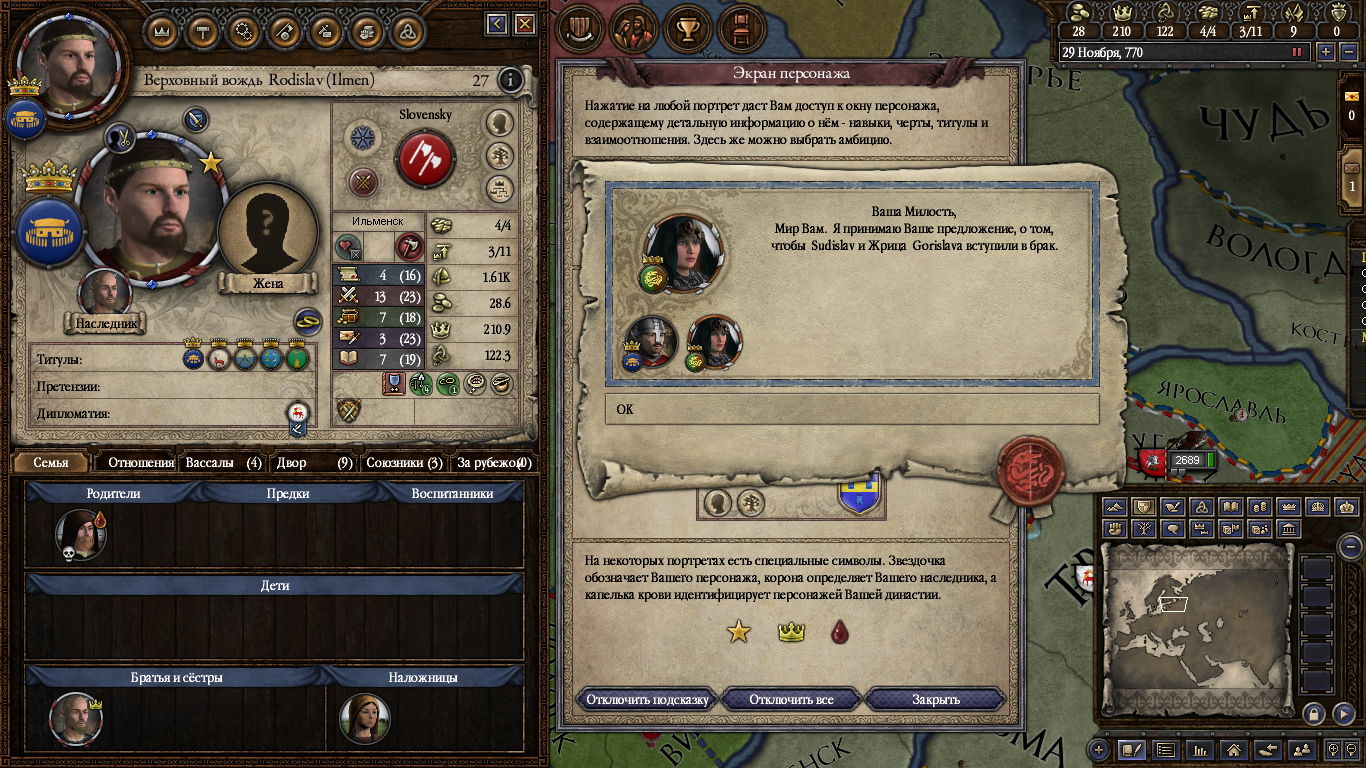Viewport: 1366px width, 768px height.
Task: Open the sibling portrait under Братья и сёстры
Action: coord(76,717)
